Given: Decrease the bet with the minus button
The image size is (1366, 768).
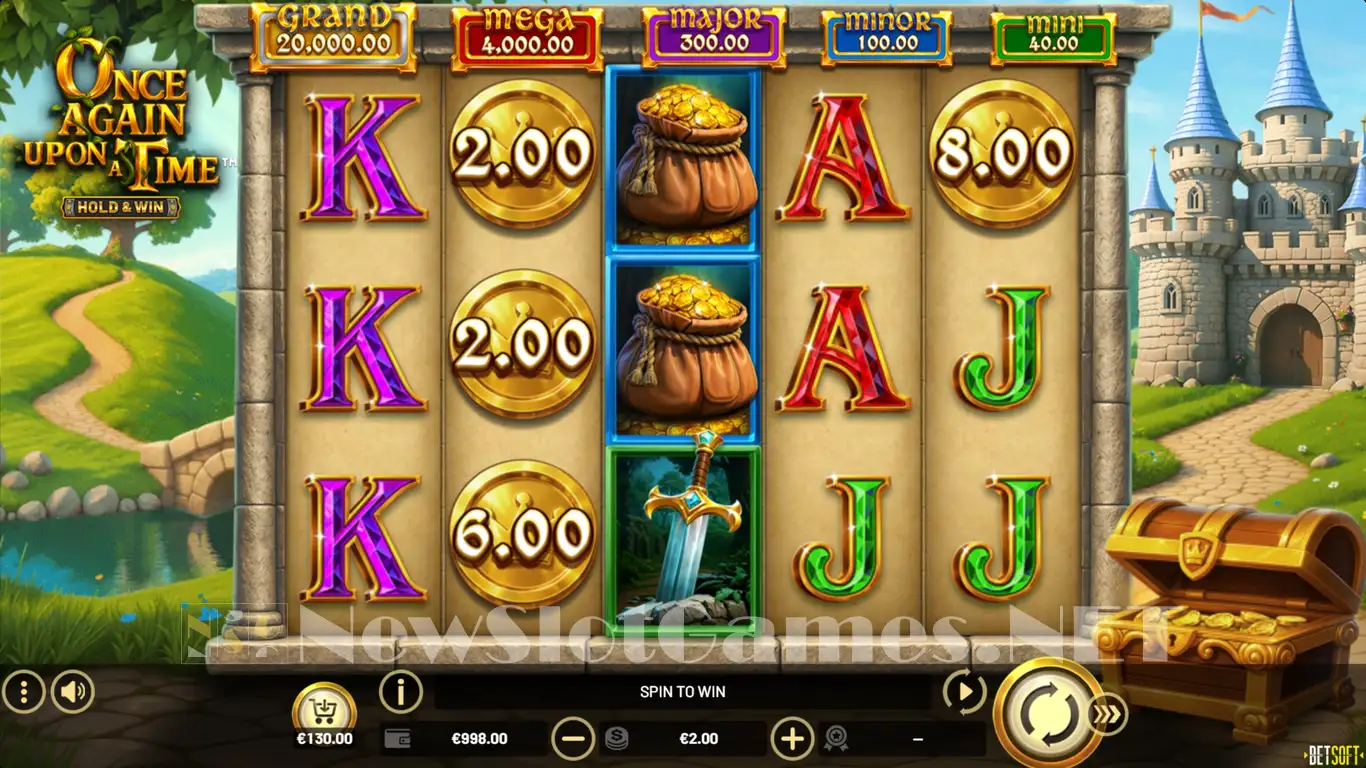Looking at the screenshot, I should [573, 739].
